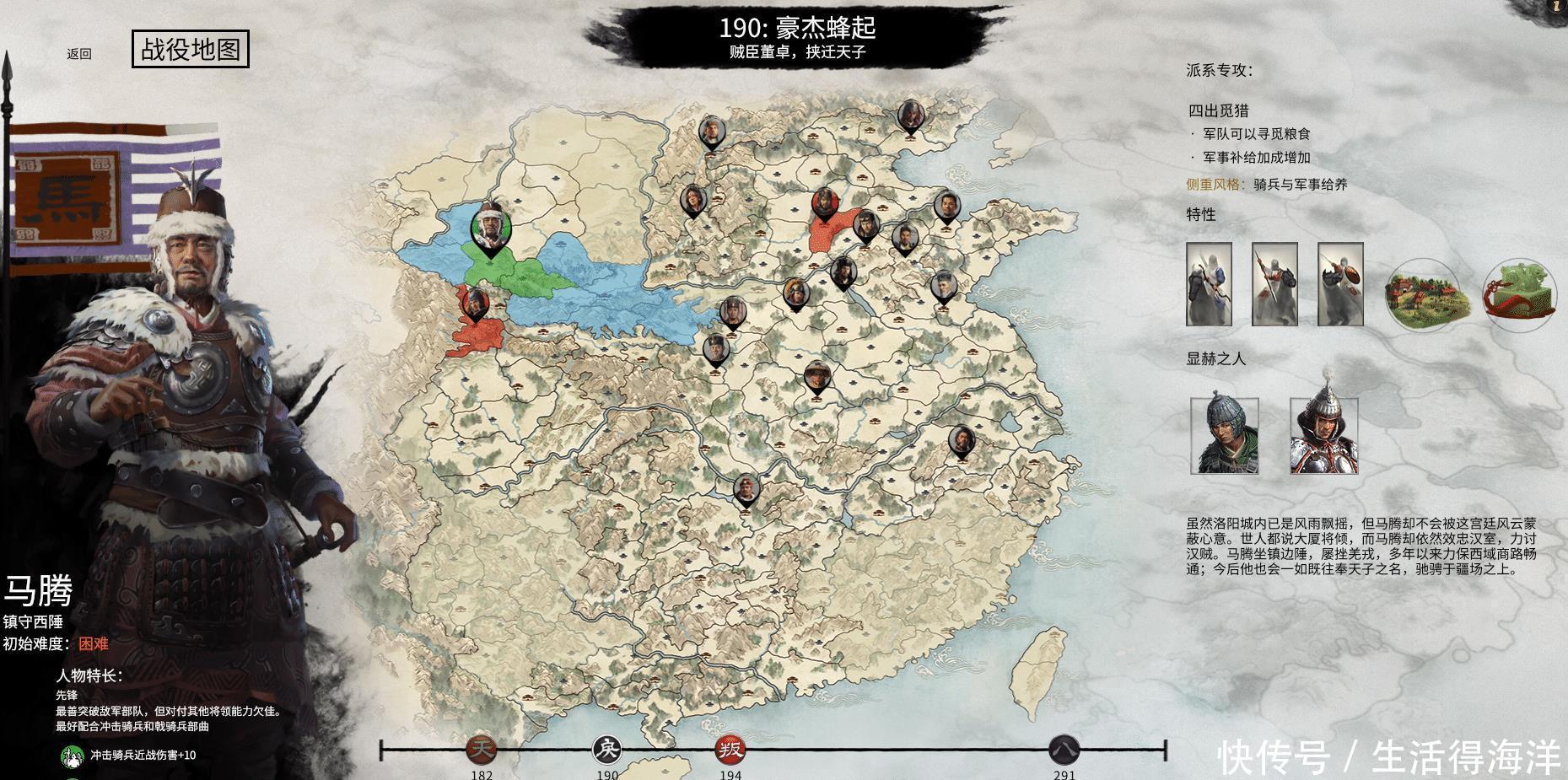Open the 战役地图 campaign map button

(x=191, y=50)
